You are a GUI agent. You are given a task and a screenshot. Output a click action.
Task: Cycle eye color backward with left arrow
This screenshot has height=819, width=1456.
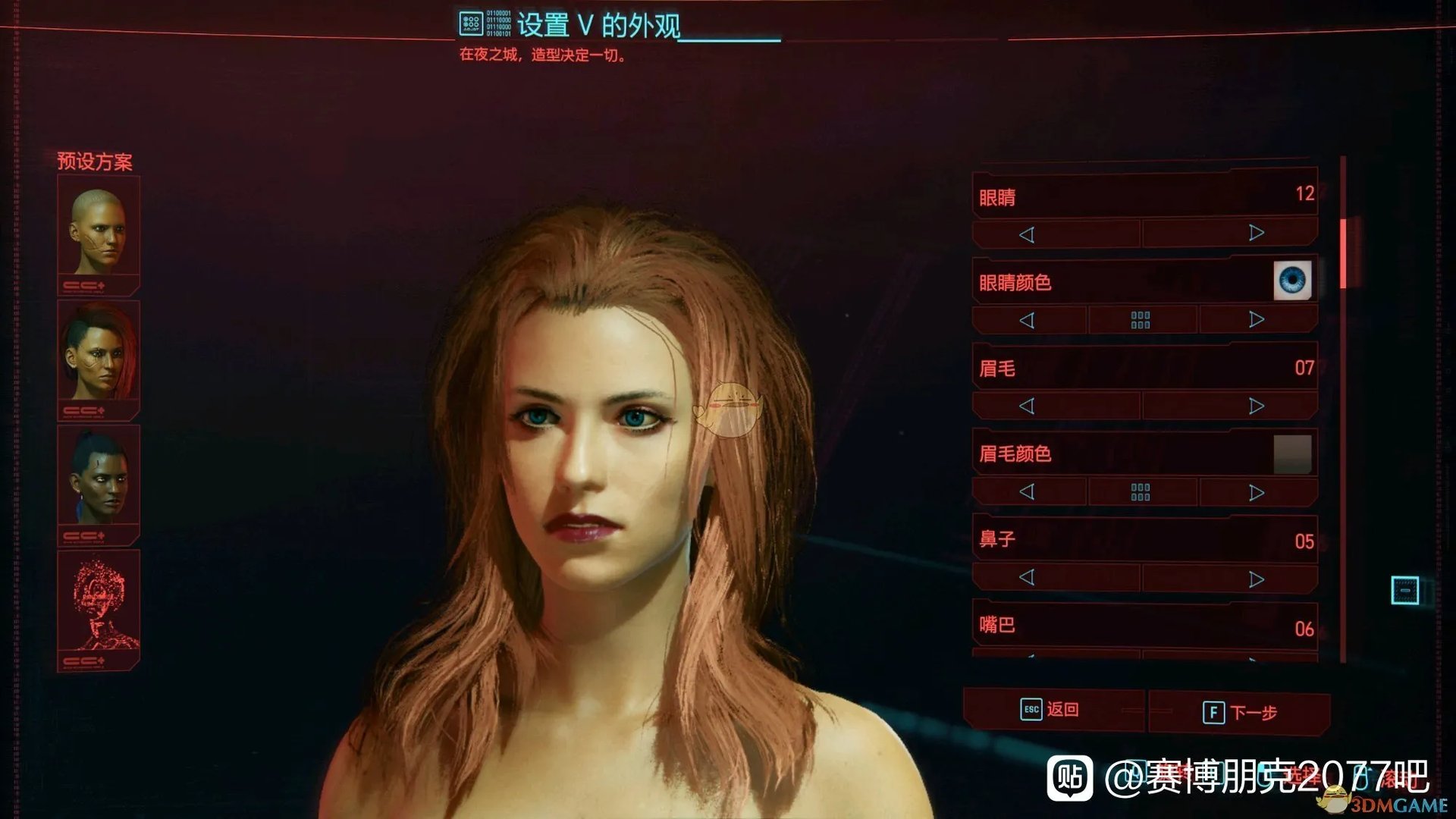[x=1029, y=318]
